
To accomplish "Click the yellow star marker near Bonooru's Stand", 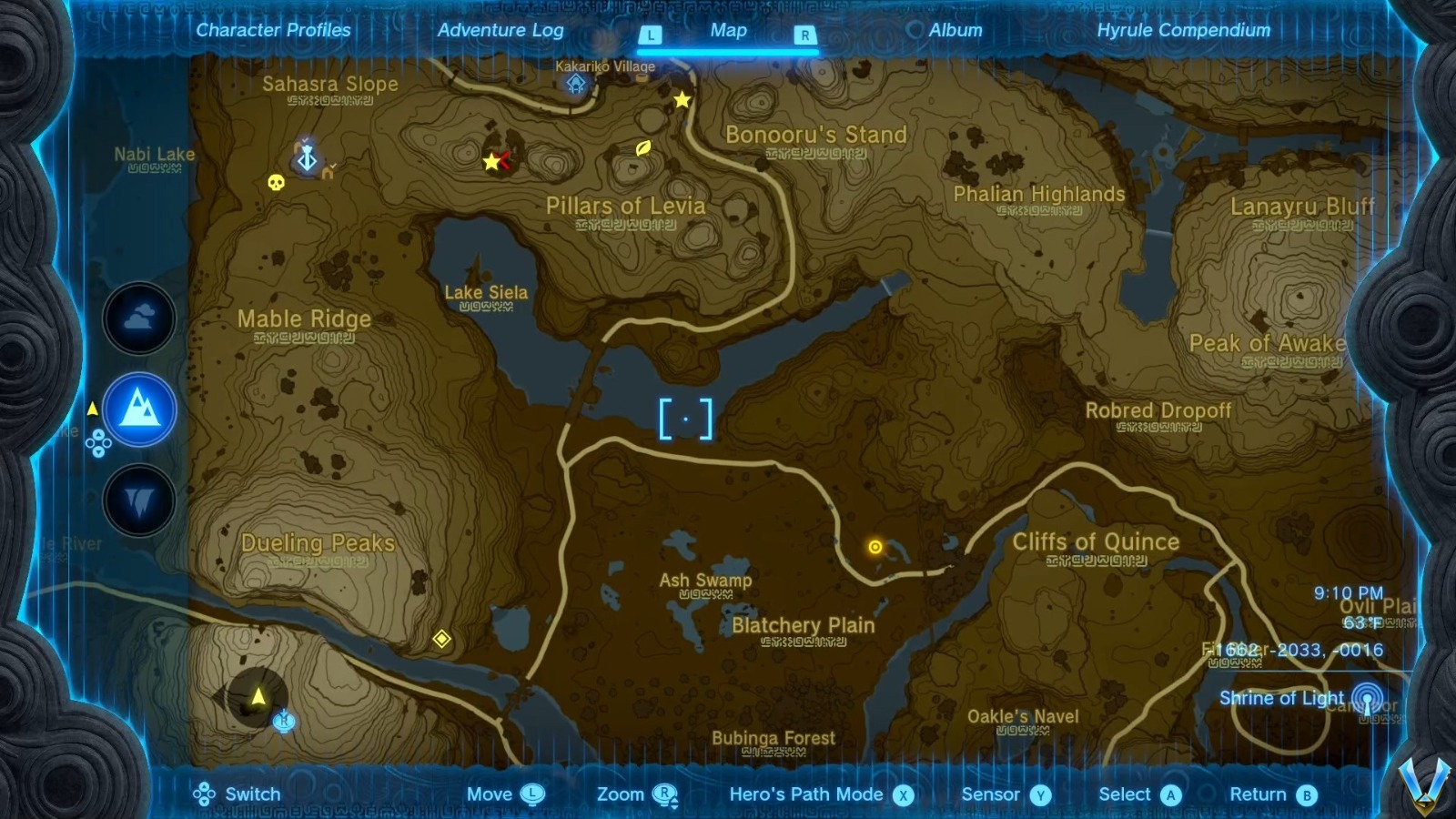I will tap(681, 100).
